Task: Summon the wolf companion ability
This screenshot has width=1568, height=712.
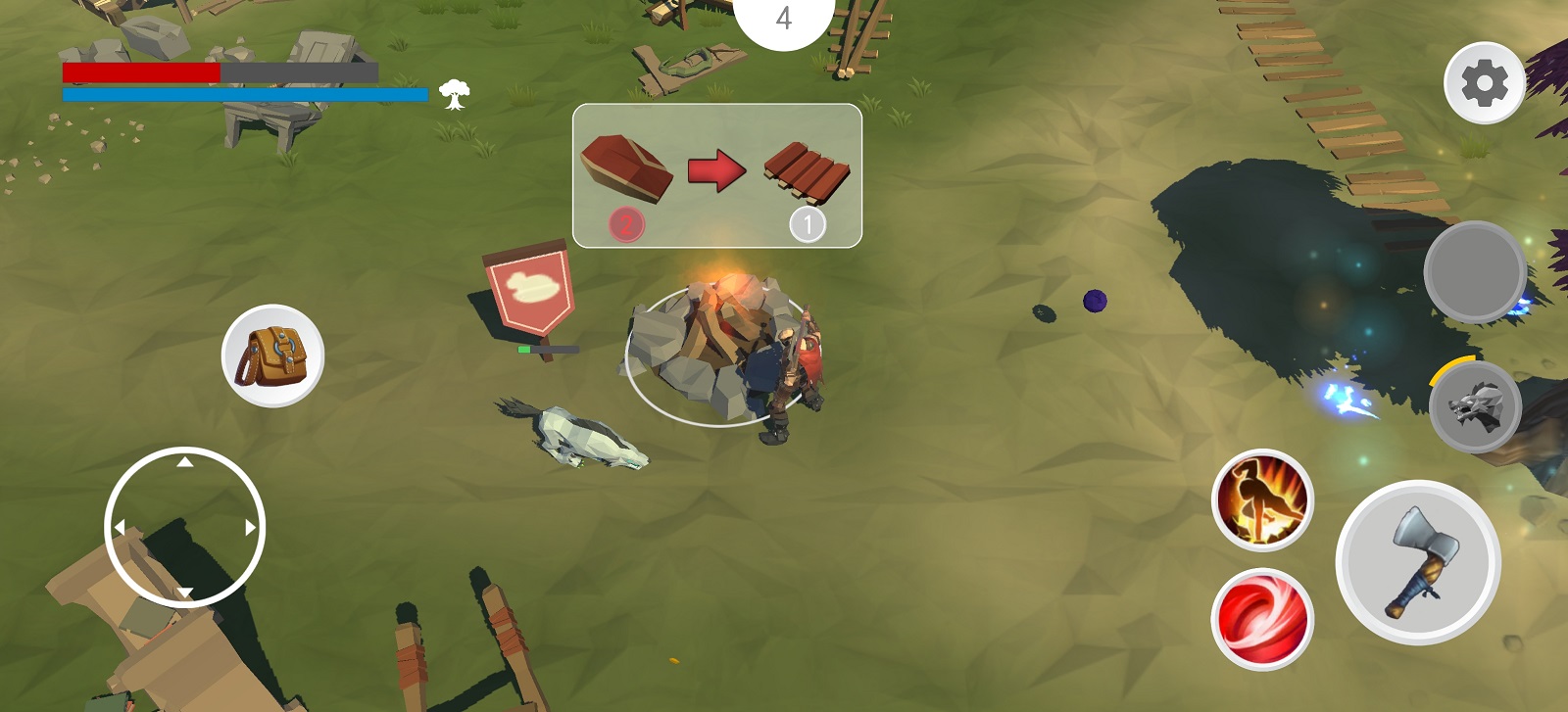Action: [1475, 407]
